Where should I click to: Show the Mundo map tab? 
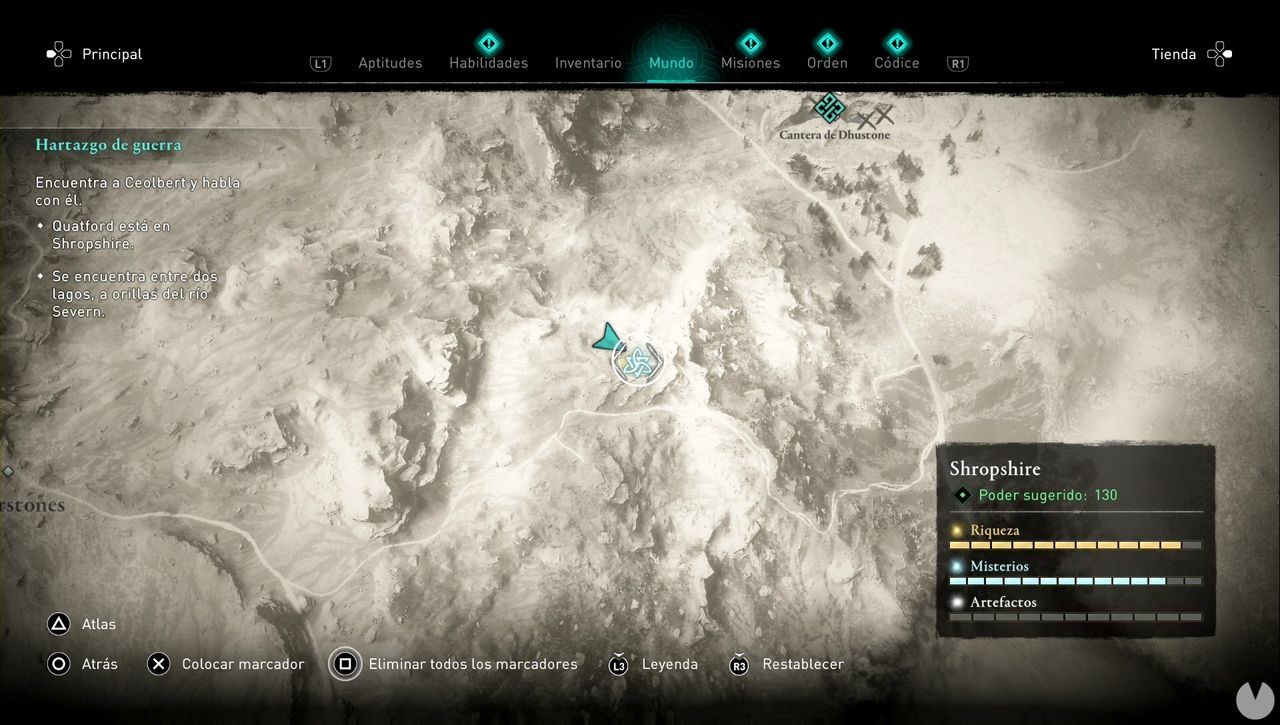coord(671,63)
